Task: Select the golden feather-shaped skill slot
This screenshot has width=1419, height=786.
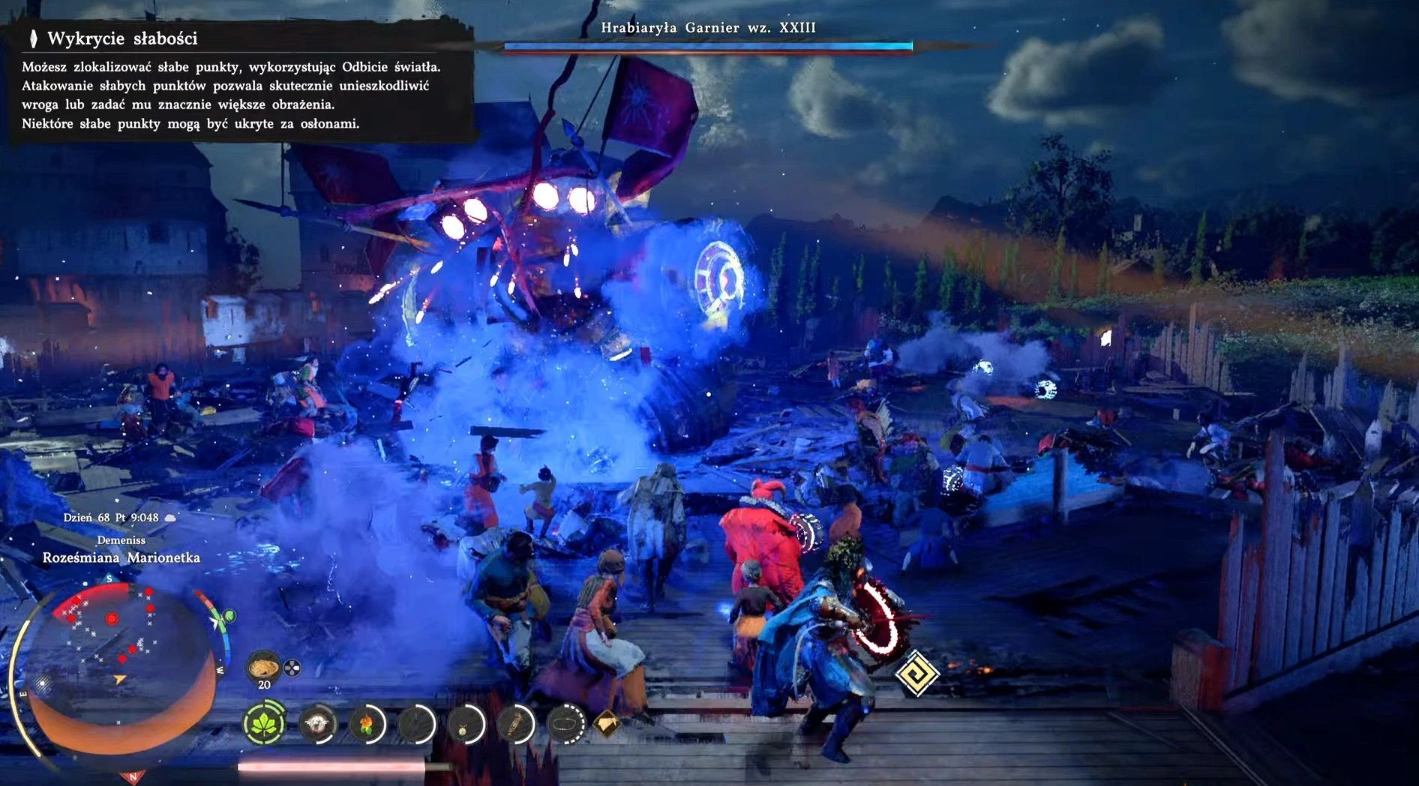Action: click(516, 723)
